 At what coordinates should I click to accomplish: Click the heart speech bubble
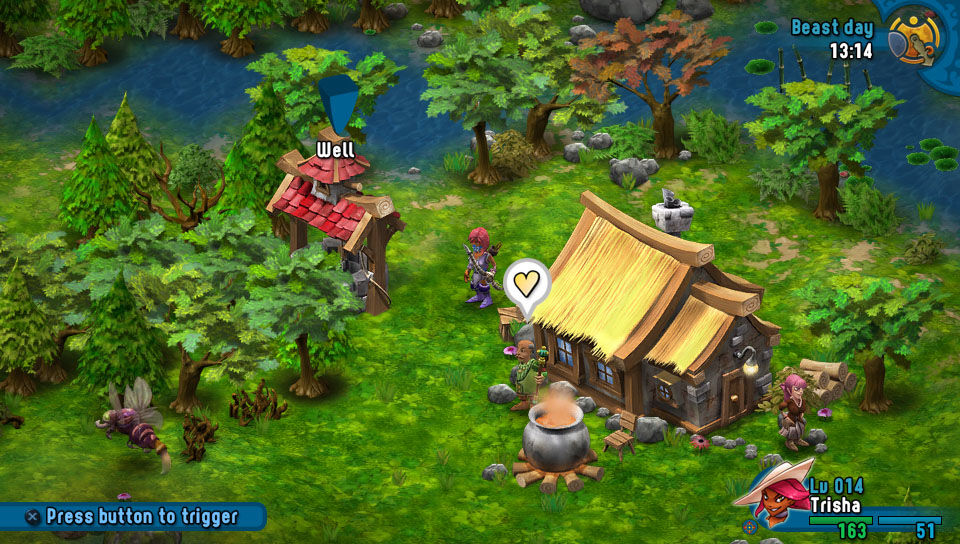point(527,282)
